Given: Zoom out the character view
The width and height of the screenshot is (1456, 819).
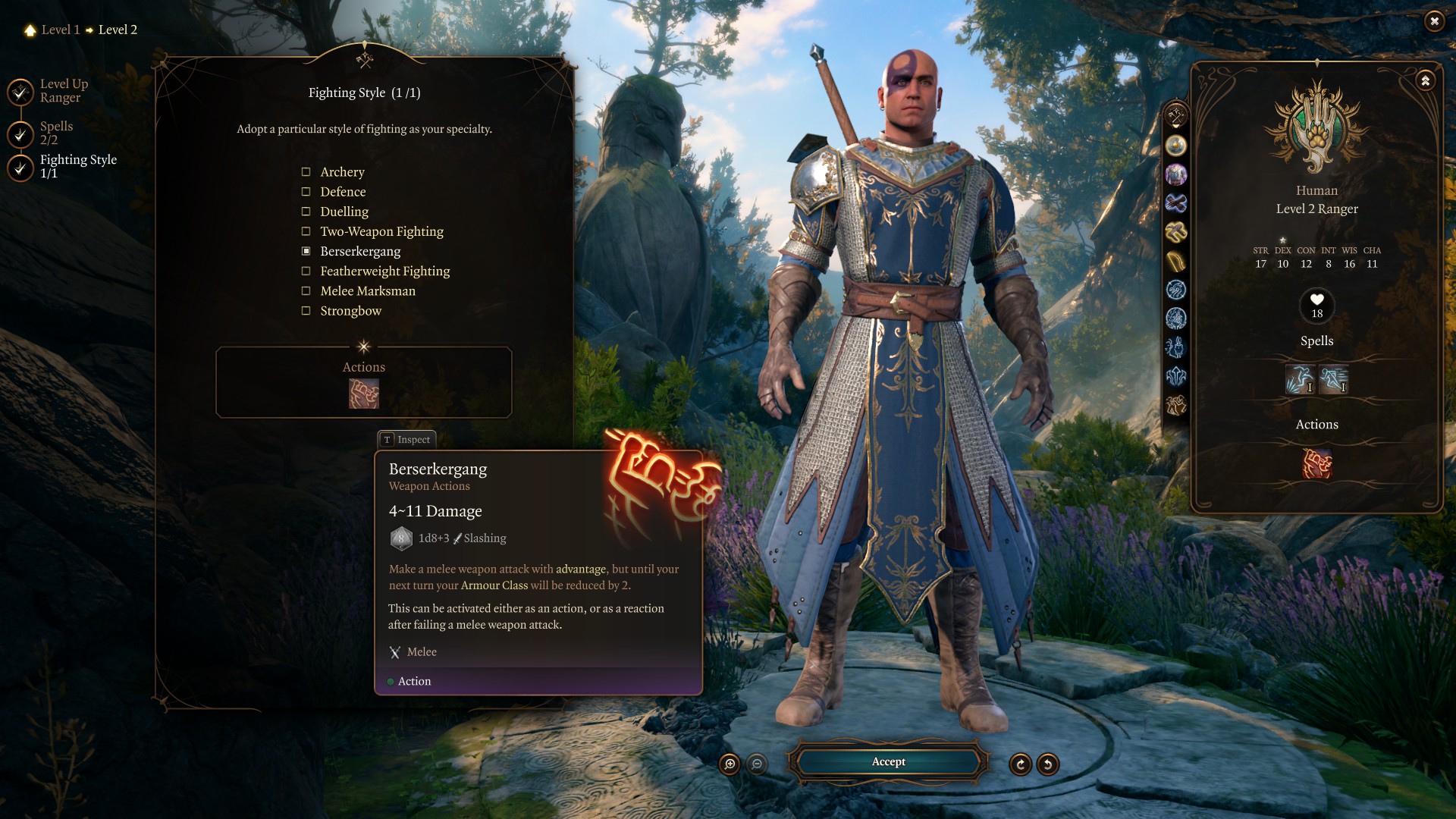Looking at the screenshot, I should coord(757,764).
